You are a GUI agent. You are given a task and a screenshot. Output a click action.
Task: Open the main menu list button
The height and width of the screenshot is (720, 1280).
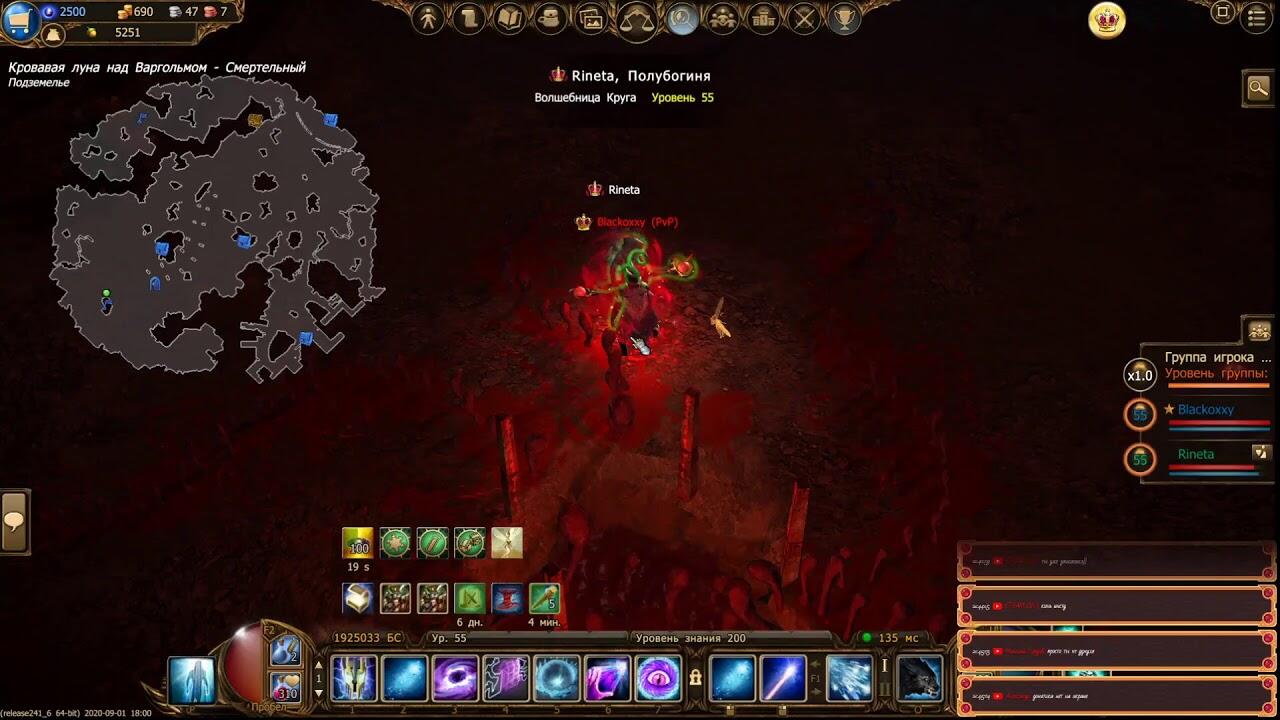pyautogui.click(x=1258, y=17)
